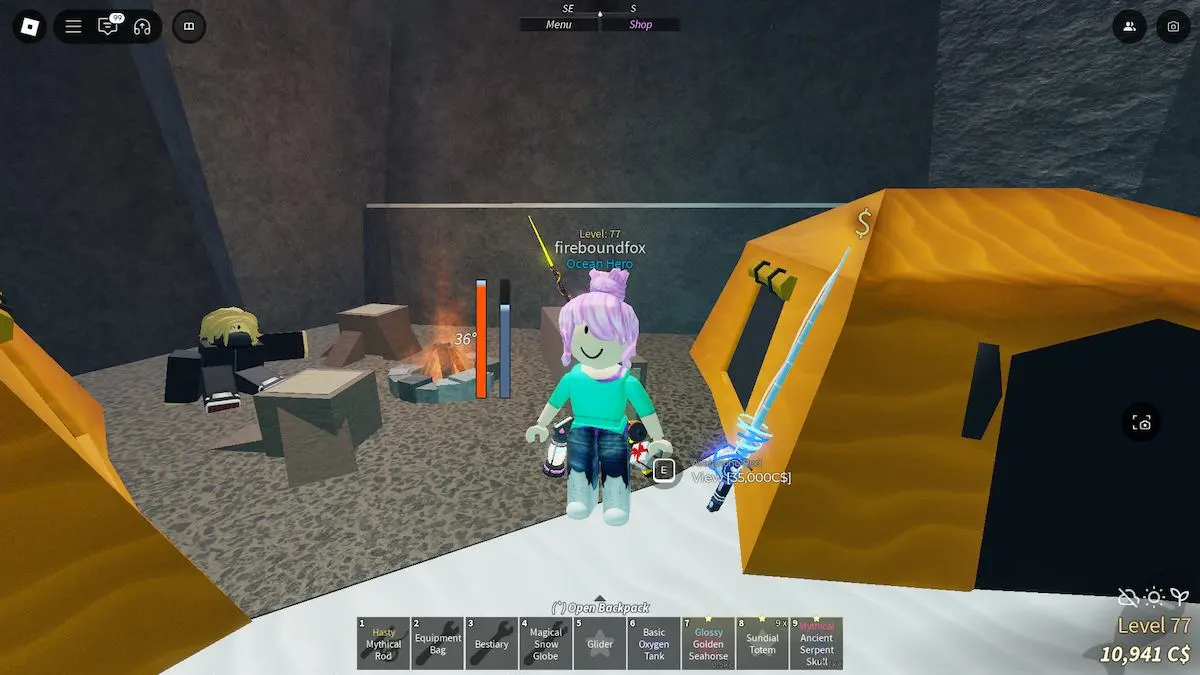Open the book icon button
The height and width of the screenshot is (675, 1200).
coord(189,27)
